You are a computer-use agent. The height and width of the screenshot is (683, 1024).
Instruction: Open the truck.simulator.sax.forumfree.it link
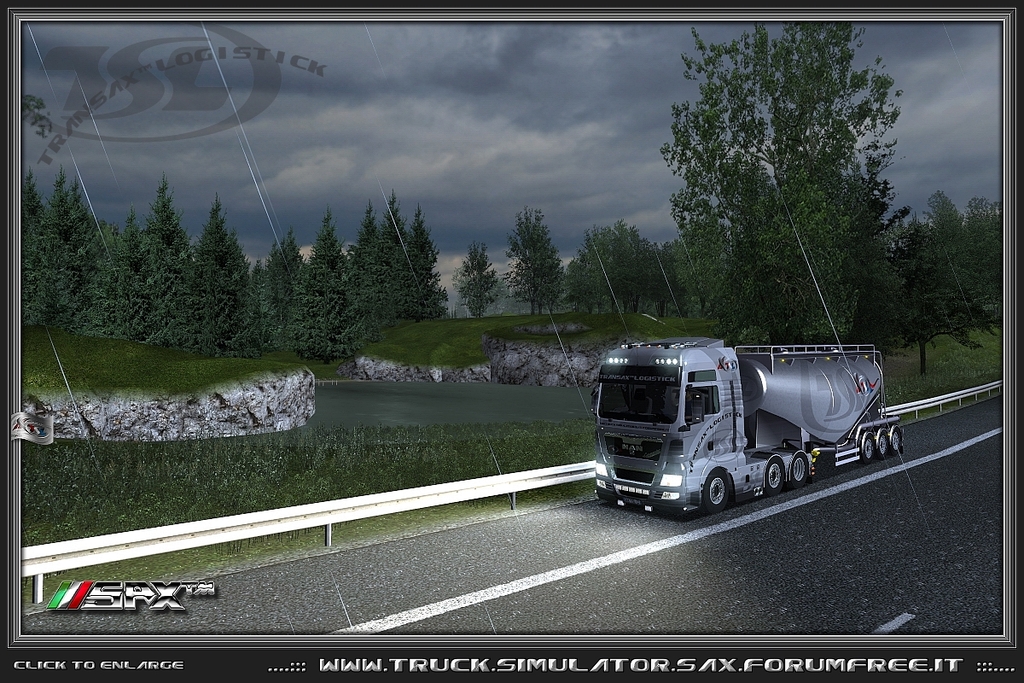pyautogui.click(x=640, y=665)
